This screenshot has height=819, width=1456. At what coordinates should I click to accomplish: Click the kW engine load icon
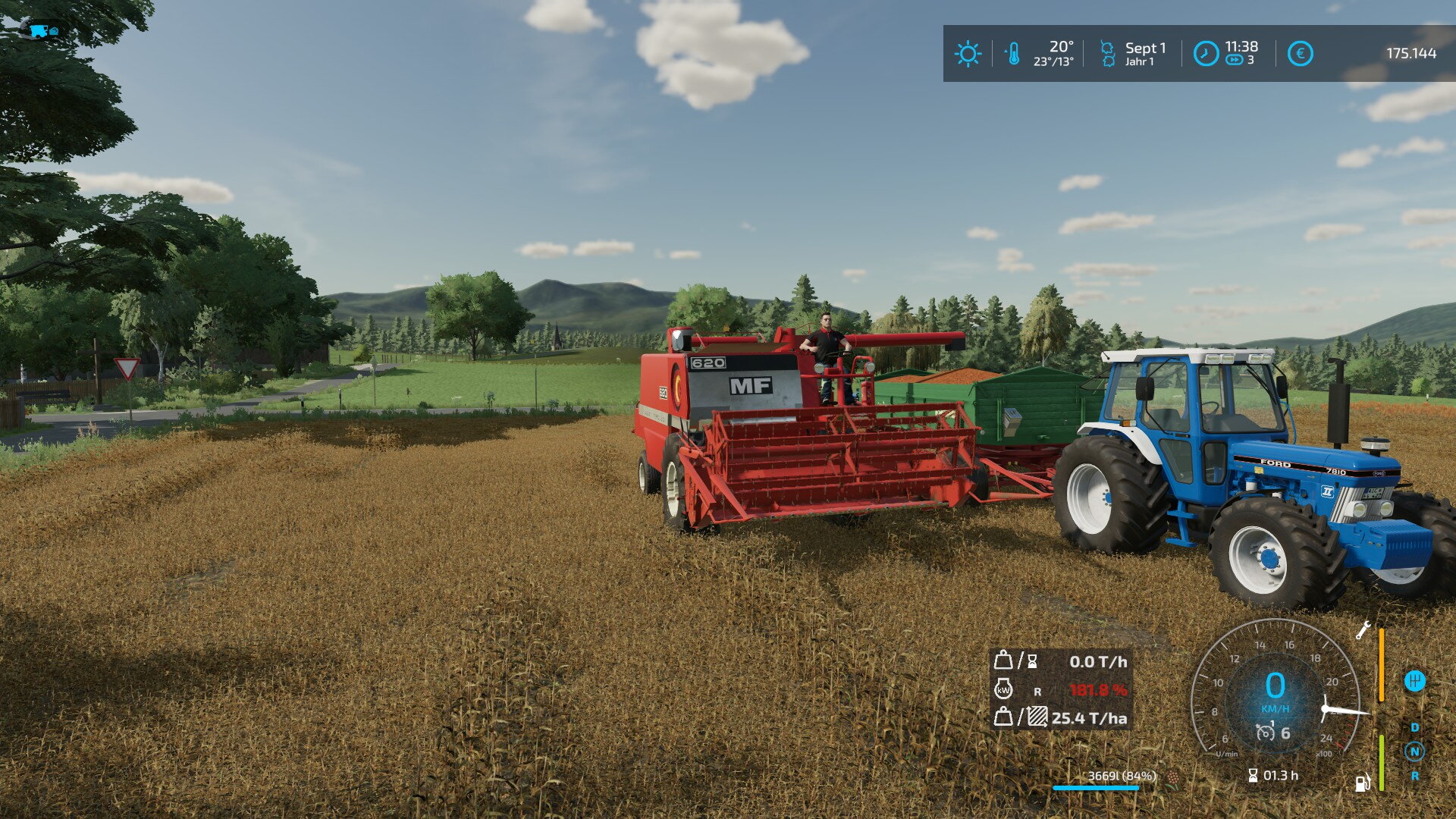1003,689
